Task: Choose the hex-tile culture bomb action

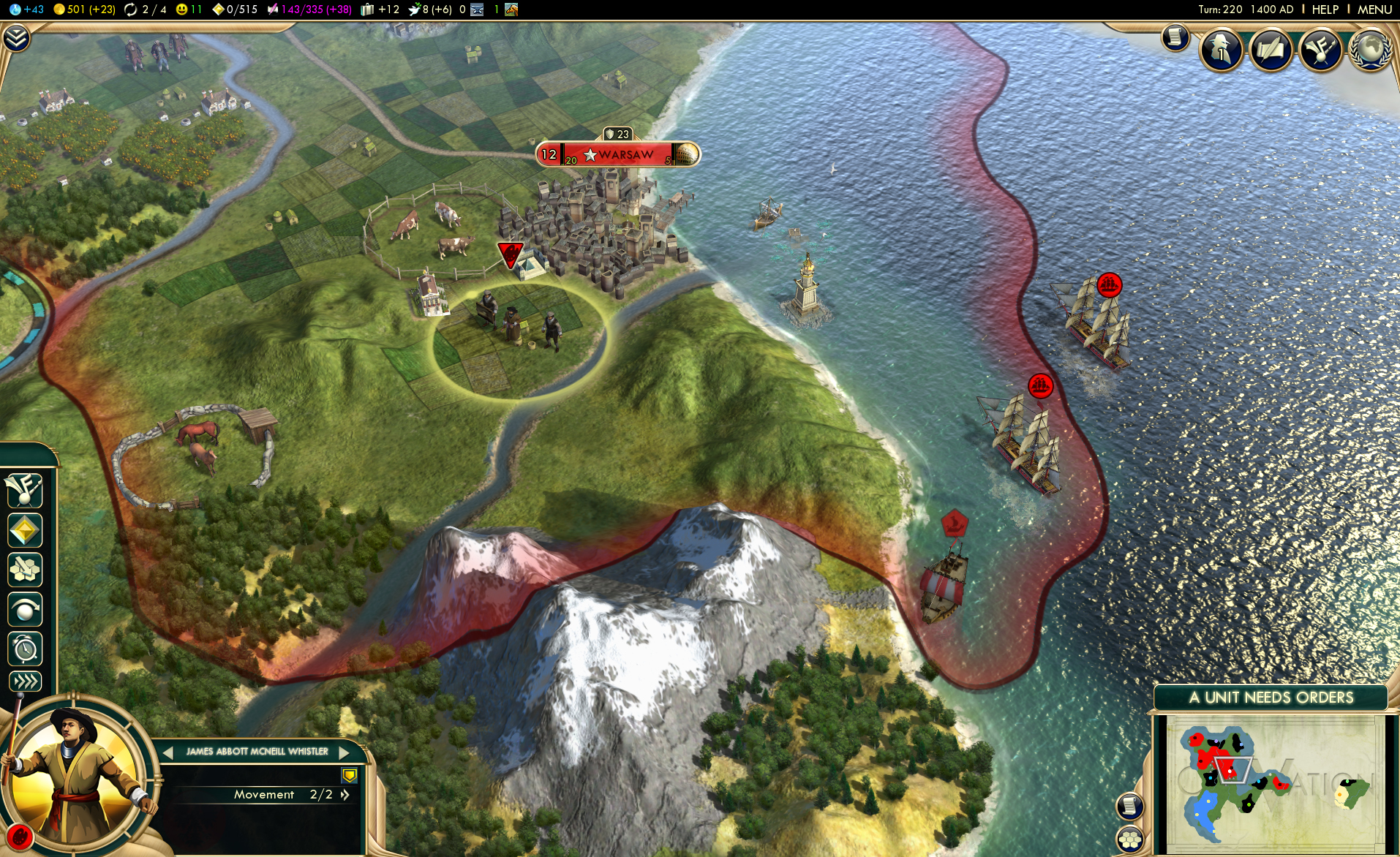Action: coord(25,570)
